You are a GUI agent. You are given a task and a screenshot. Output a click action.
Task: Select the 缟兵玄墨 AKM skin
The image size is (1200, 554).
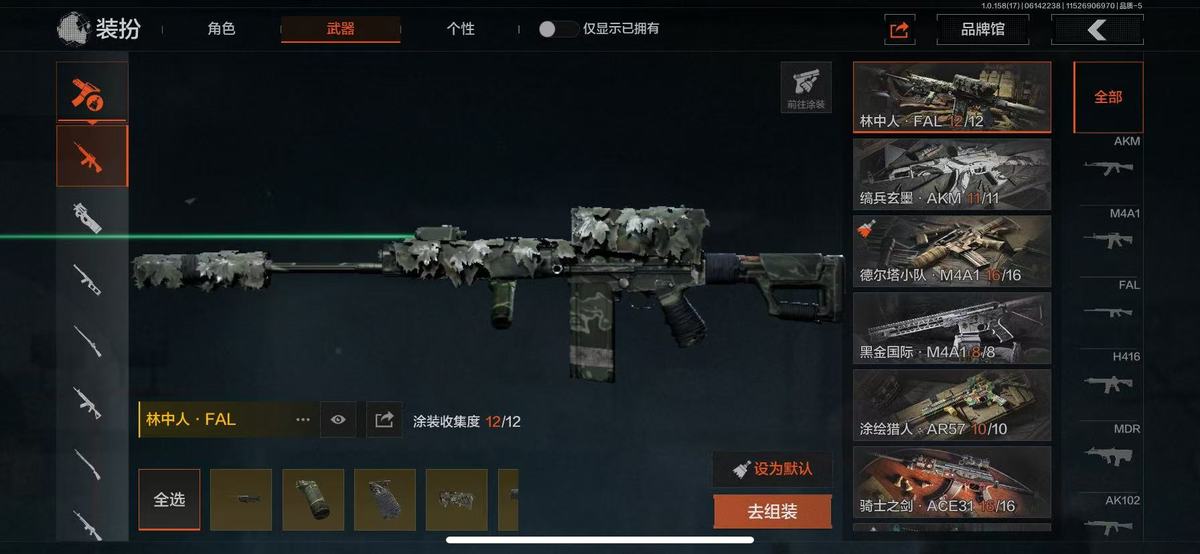(951, 174)
